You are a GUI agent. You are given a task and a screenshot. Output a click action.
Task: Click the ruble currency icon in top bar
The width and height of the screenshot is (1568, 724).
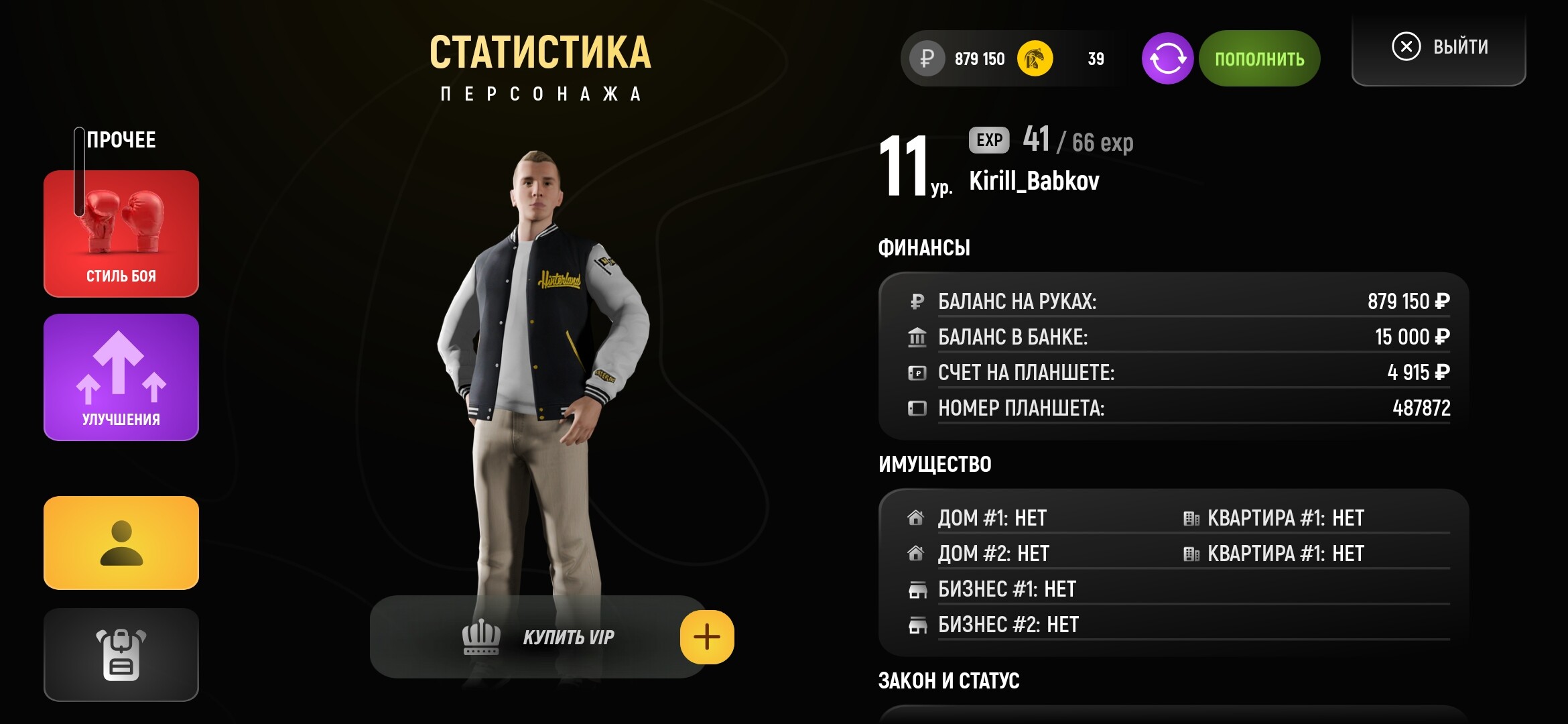coord(927,58)
